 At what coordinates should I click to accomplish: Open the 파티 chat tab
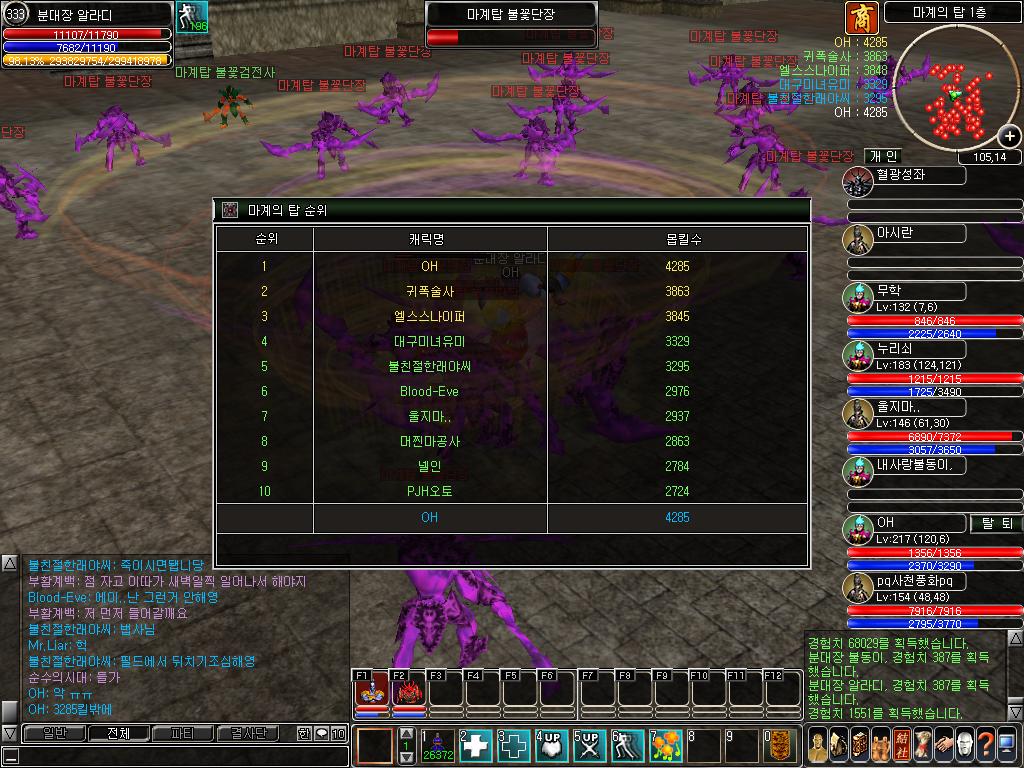coord(183,733)
